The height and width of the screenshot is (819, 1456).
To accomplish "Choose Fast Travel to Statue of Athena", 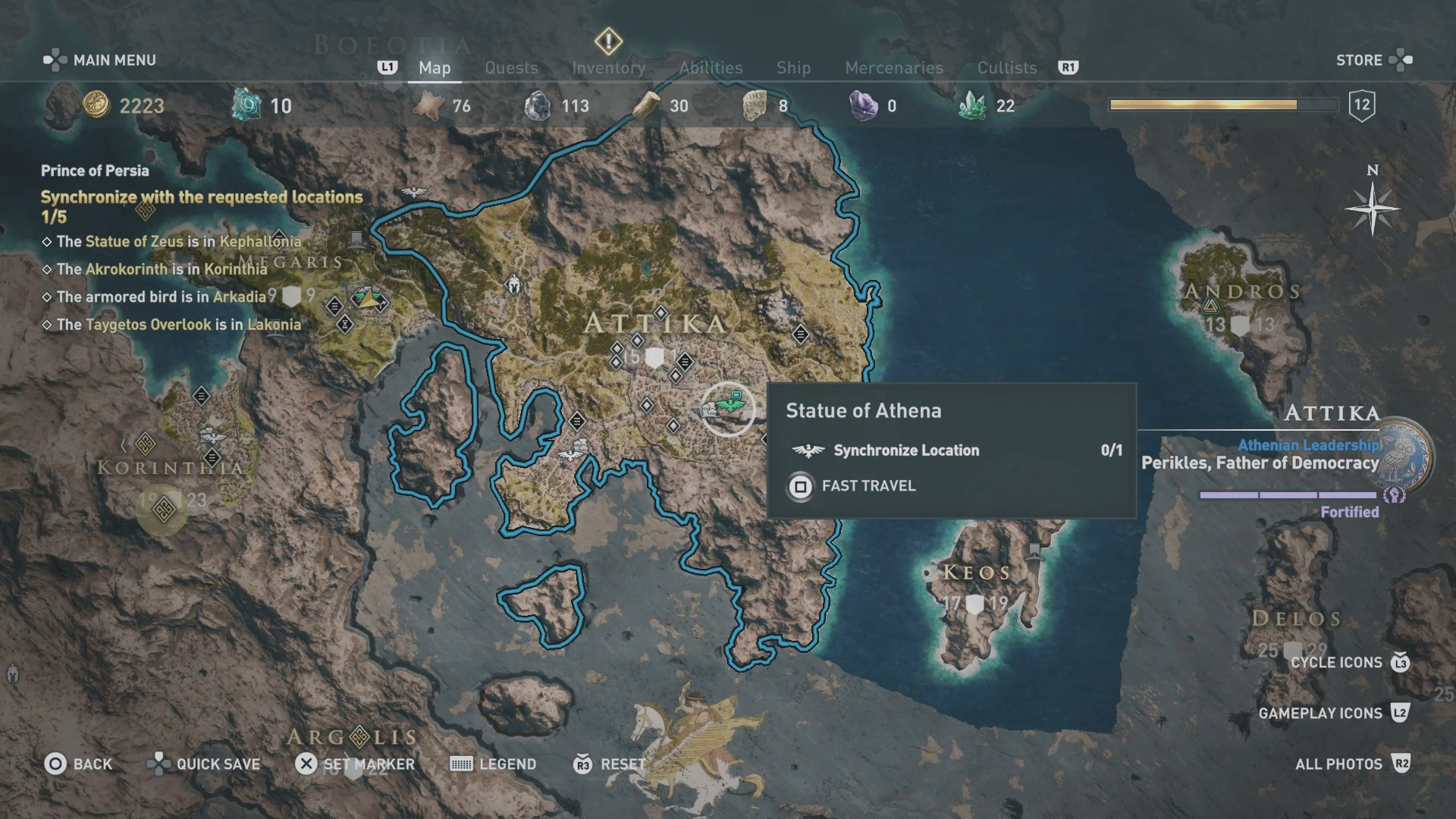I will point(868,486).
